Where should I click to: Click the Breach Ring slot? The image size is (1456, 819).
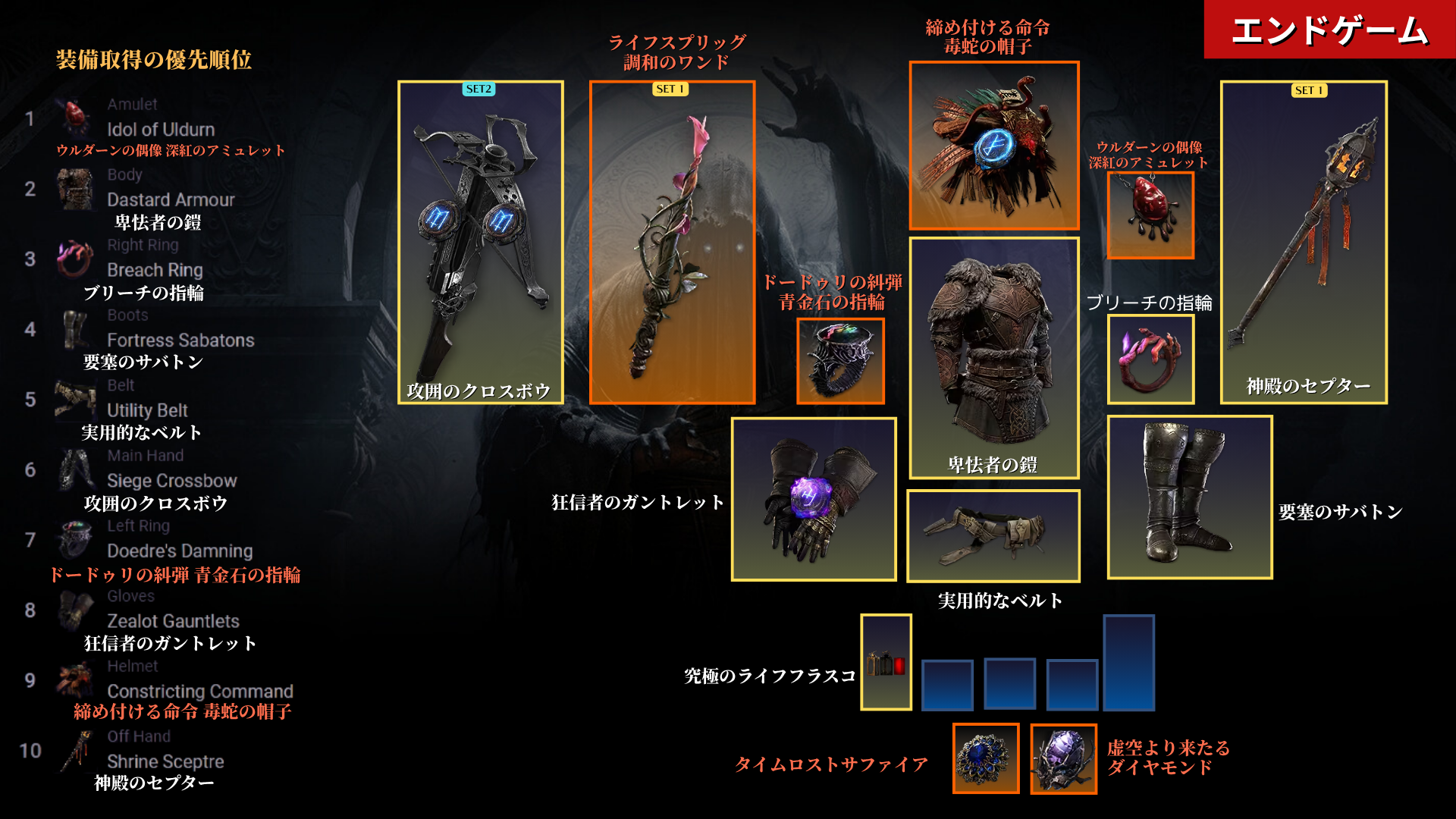tap(1150, 359)
